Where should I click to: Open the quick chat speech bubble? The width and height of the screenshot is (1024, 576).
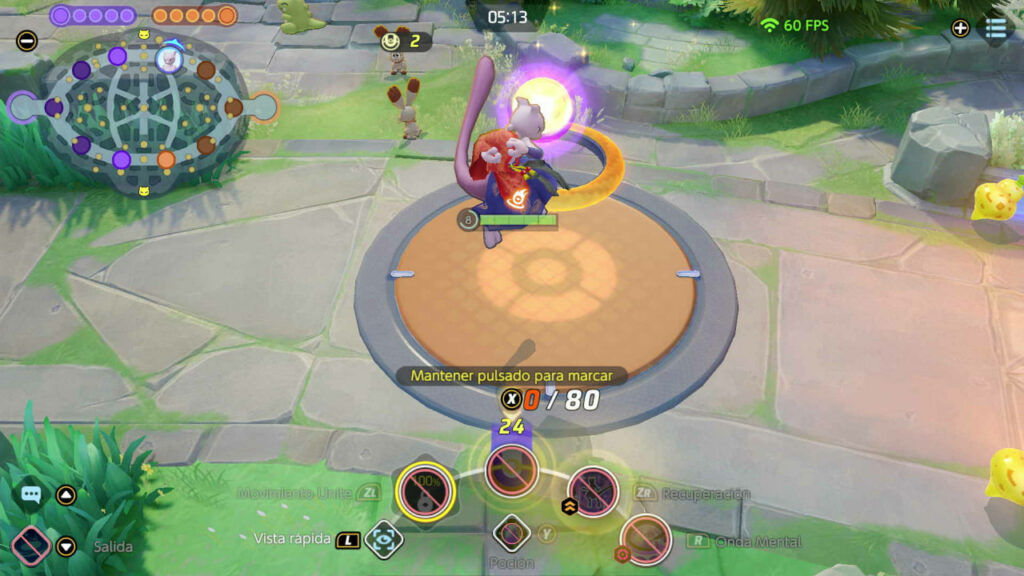(31, 494)
